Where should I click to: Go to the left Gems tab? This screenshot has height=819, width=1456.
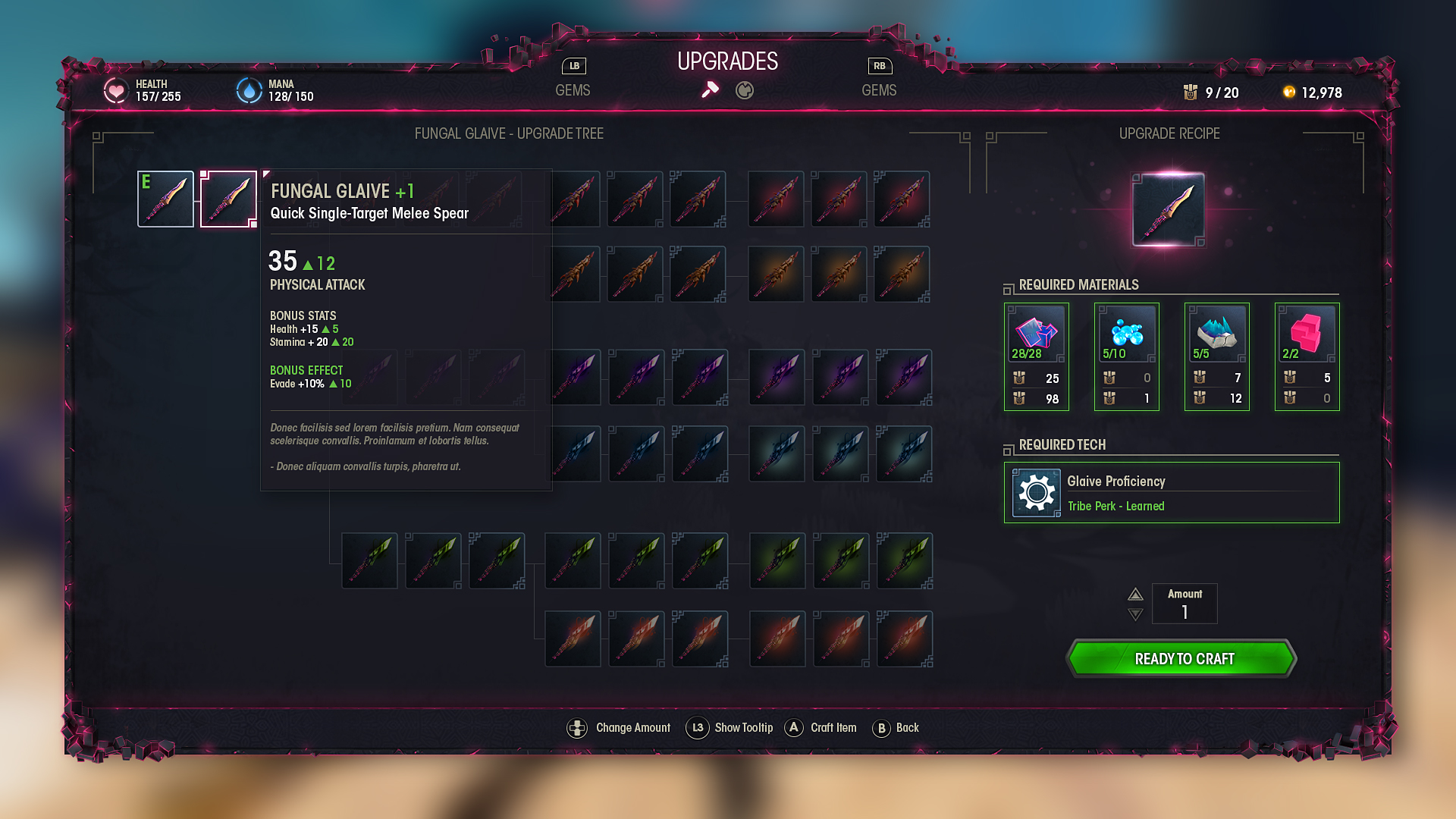[573, 90]
